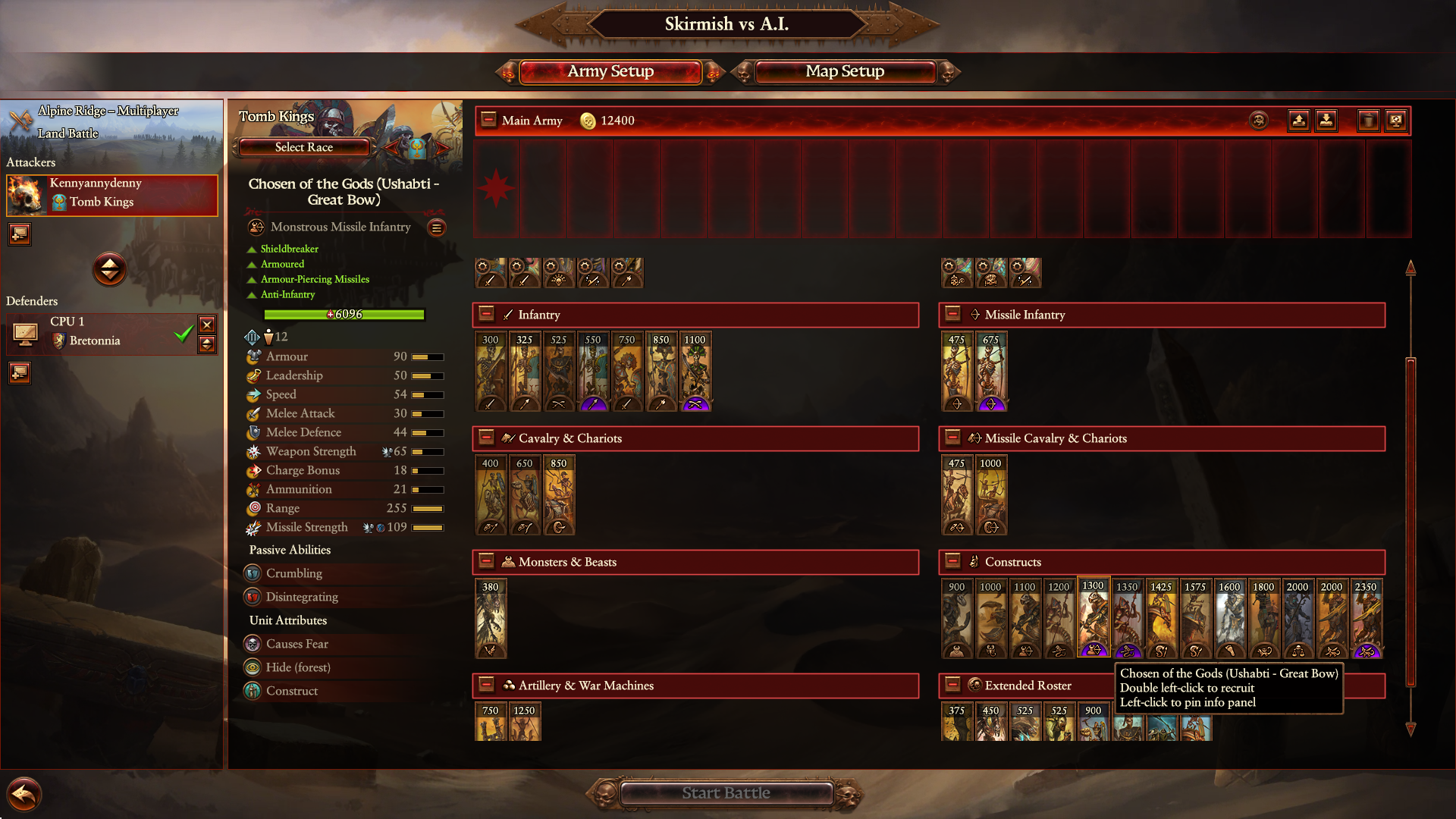1456x819 pixels.
Task: Toggle CPU 1's ready checkmark
Action: click(x=182, y=334)
